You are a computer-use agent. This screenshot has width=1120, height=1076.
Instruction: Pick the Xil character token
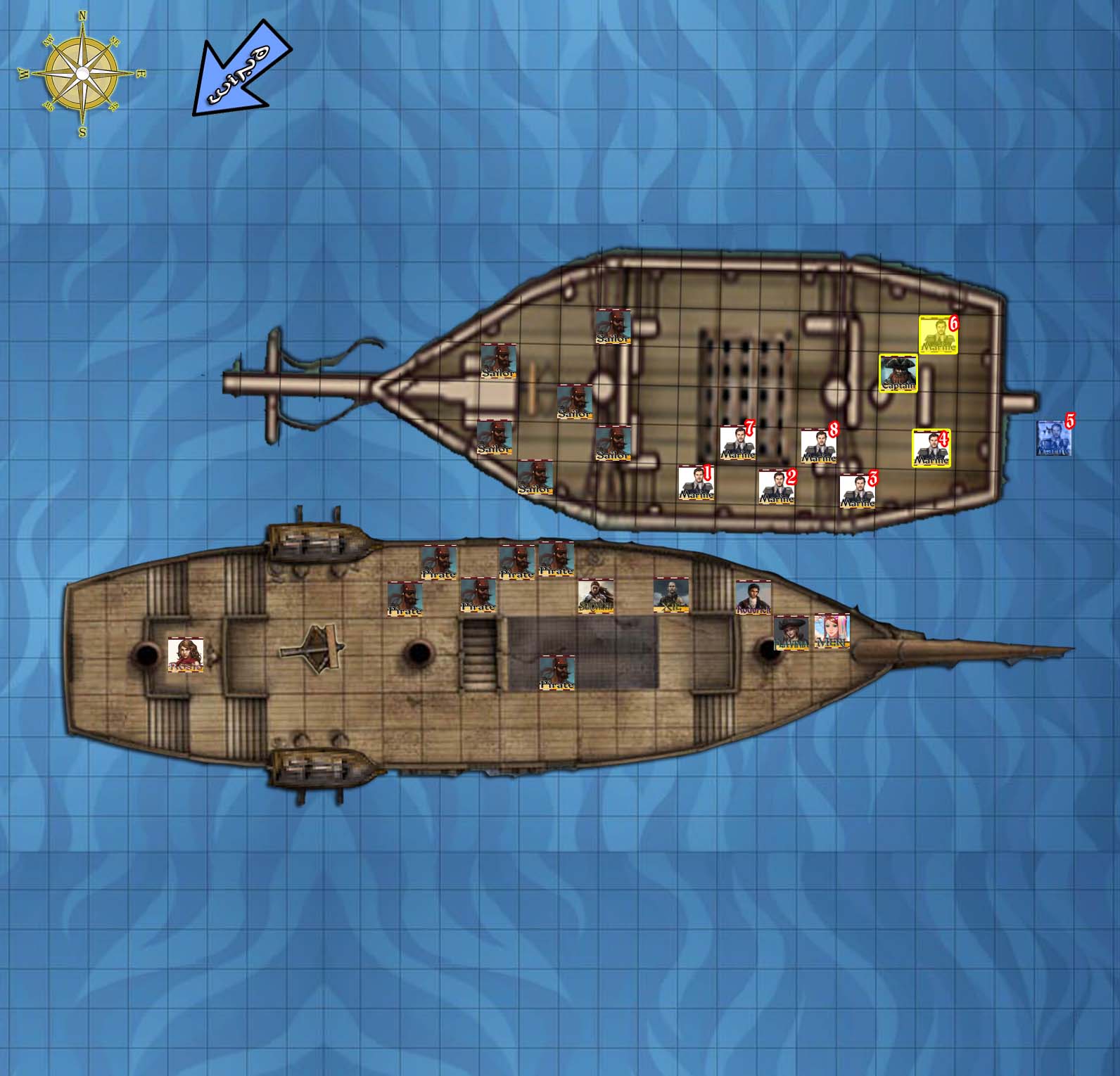[x=671, y=595]
